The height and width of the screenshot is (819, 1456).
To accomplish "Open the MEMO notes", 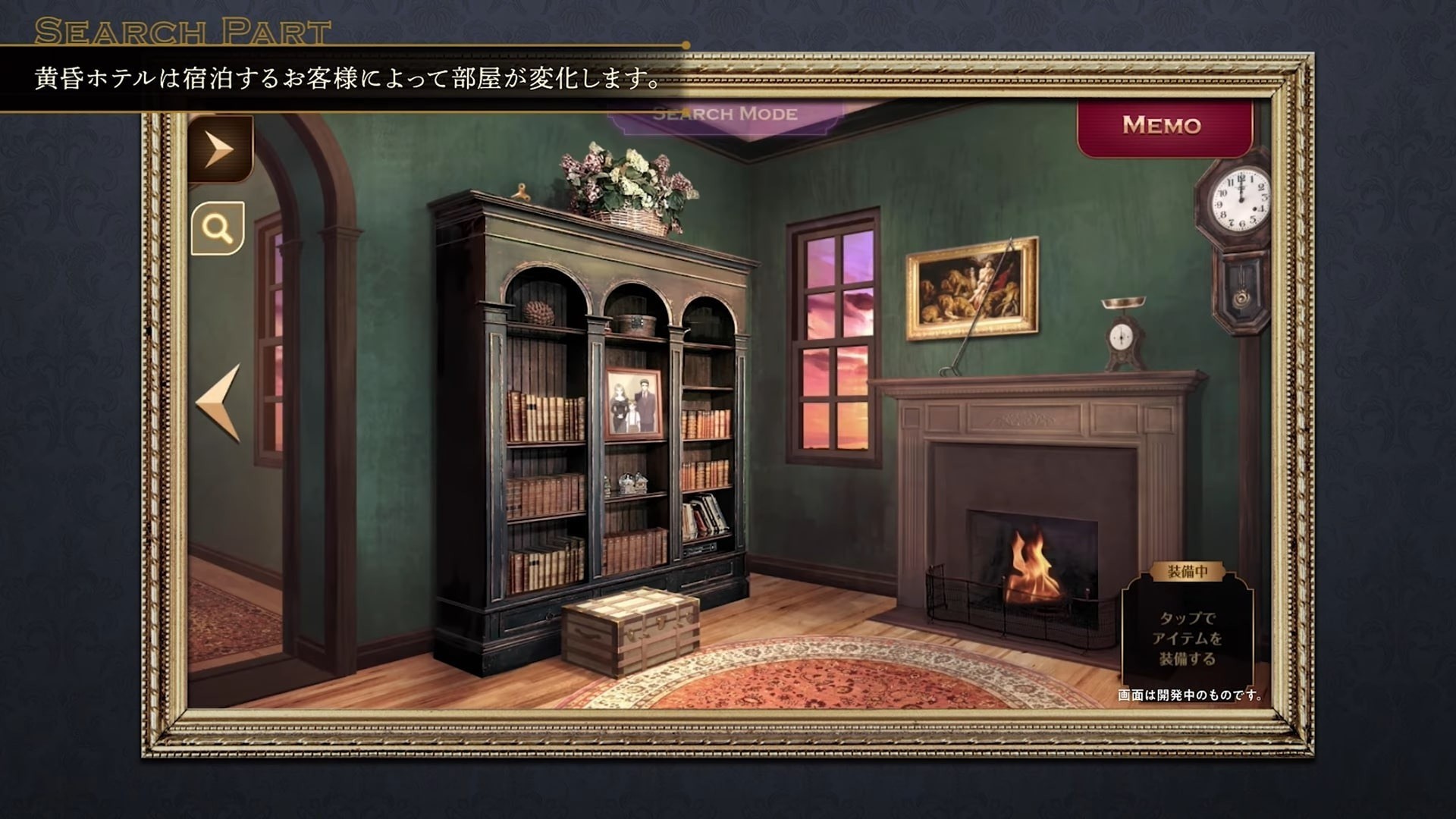I will [x=1163, y=125].
